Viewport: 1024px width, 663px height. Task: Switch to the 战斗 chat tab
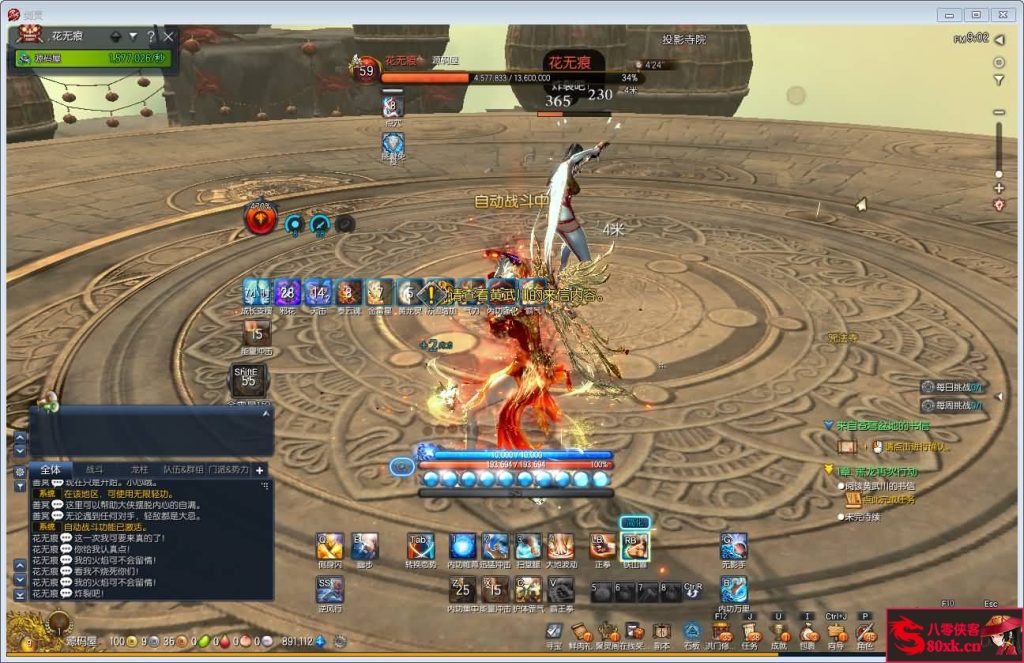94,469
